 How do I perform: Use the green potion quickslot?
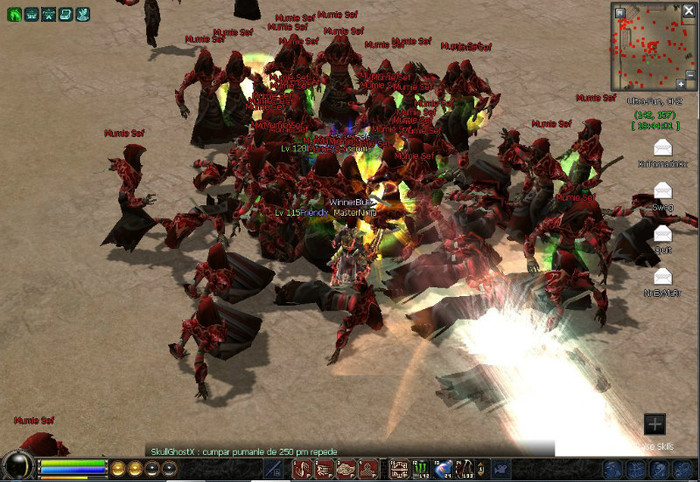pyautogui.click(x=421, y=467)
